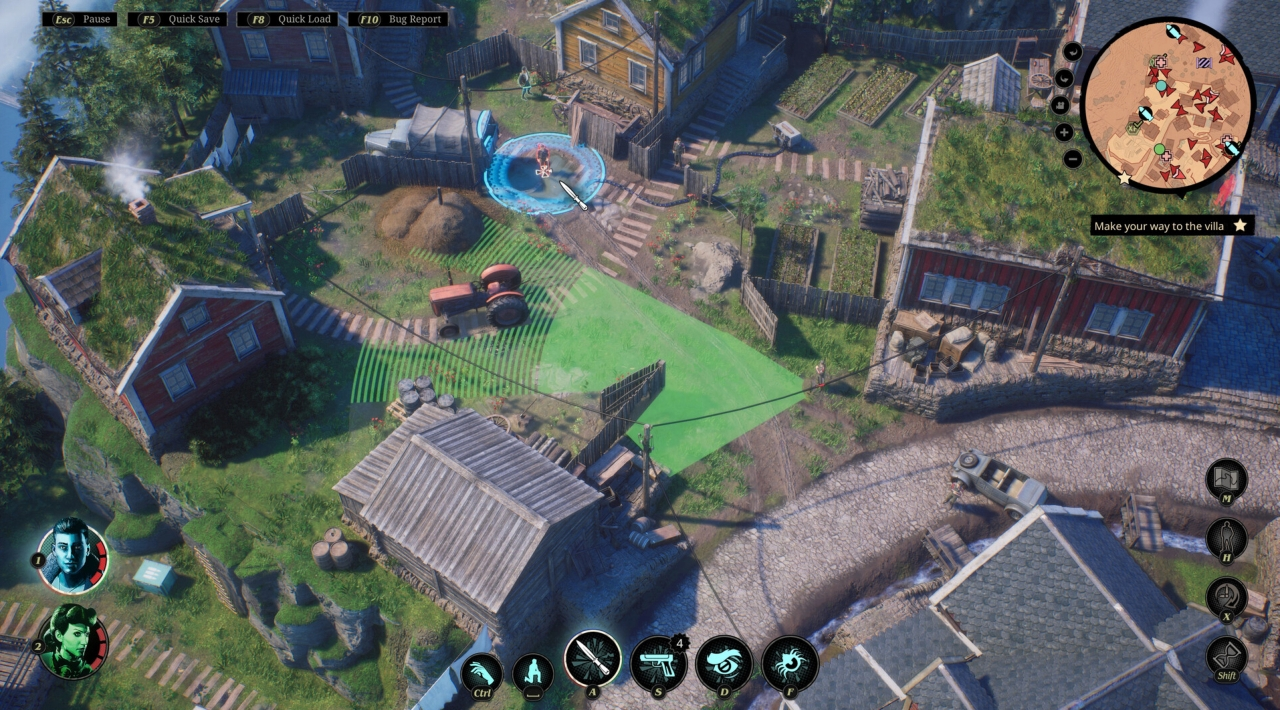Activate the clock with arrow button
Viewport: 1280px width, 710px height.
[1226, 598]
